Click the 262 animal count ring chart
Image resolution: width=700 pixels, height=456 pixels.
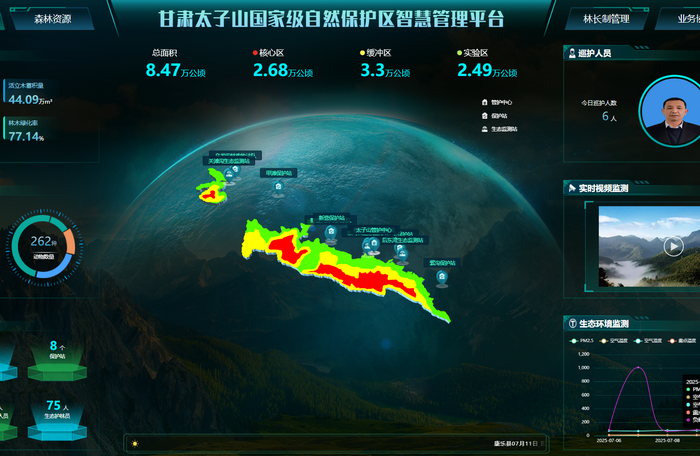point(43,244)
